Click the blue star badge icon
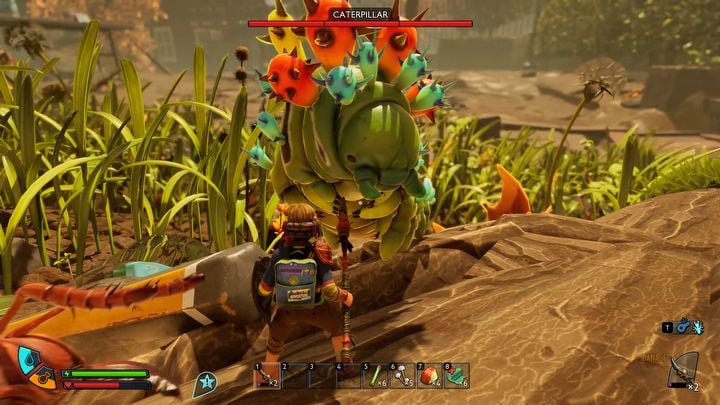The height and width of the screenshot is (405, 720). pyautogui.click(x=205, y=380)
